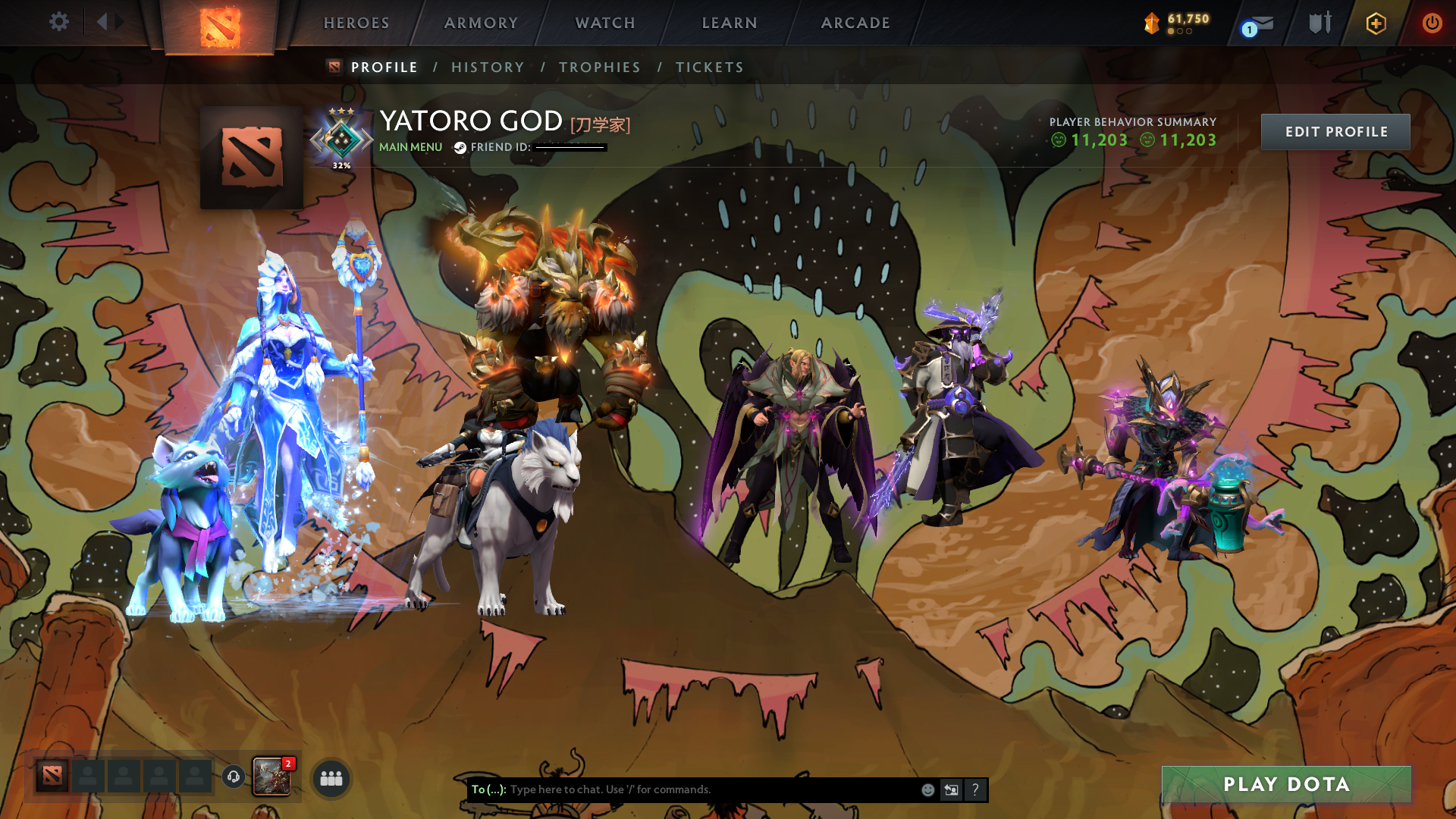Click the party invite thumbnail with 2 badge

pos(273,775)
